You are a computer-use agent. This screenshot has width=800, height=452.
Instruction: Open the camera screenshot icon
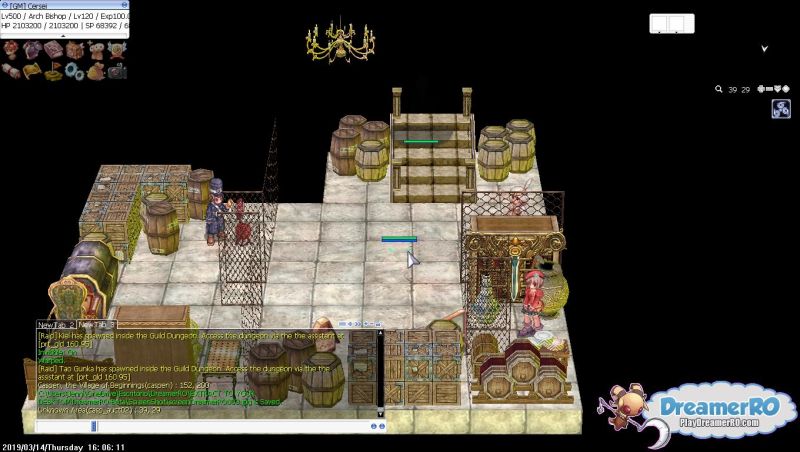[x=118, y=71]
